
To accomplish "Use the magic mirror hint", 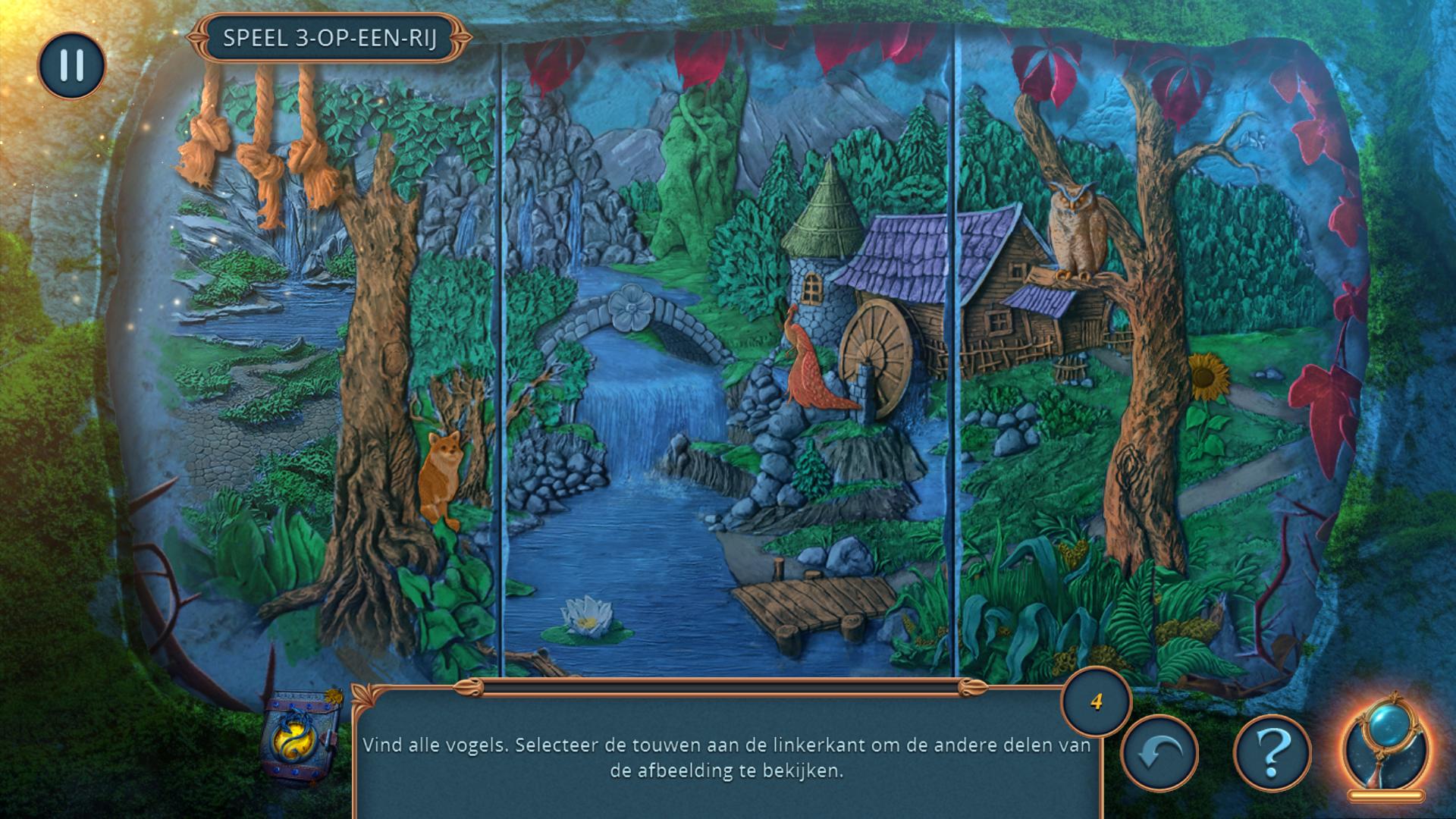I will [1385, 746].
